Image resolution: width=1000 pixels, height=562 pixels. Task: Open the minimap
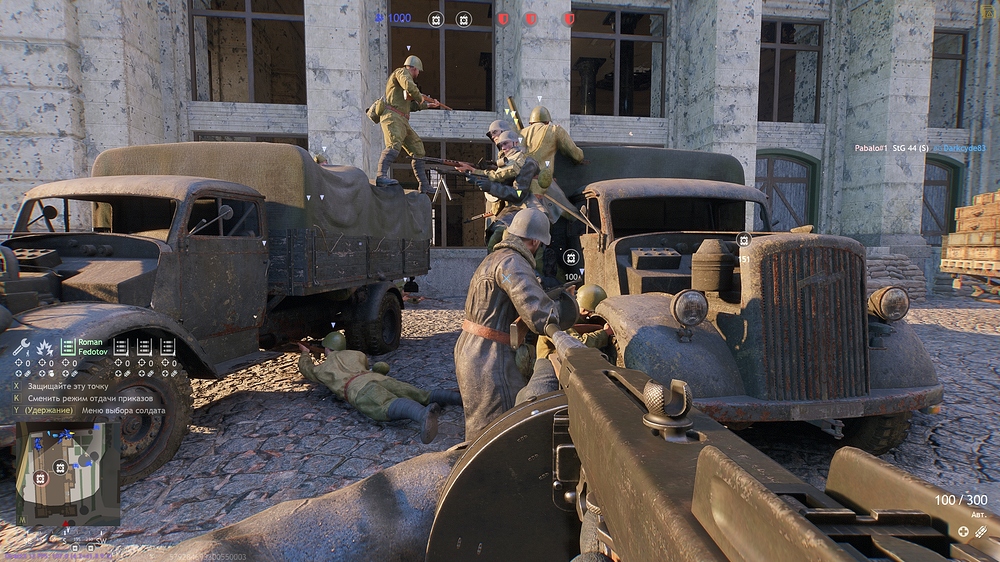tap(68, 470)
